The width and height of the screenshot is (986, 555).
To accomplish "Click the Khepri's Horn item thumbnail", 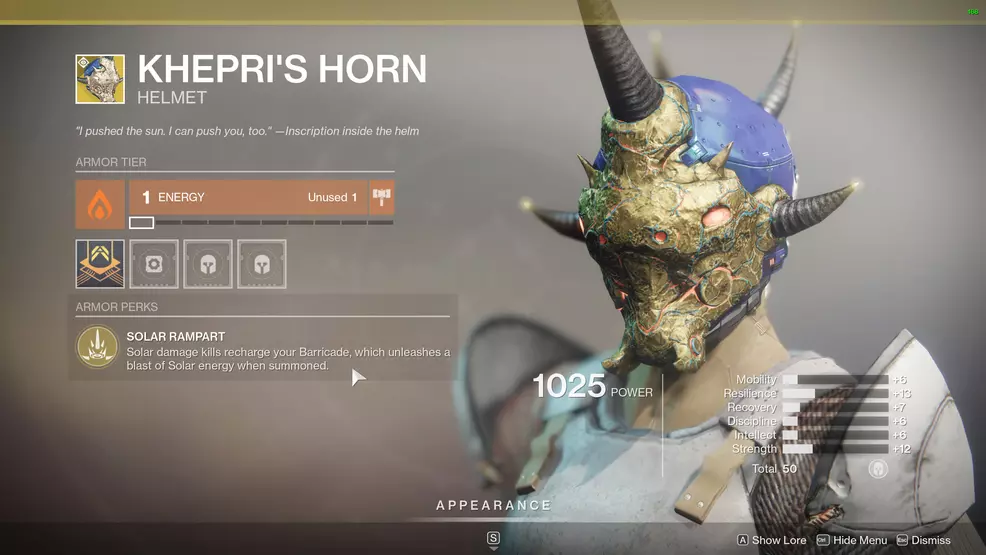I will point(100,79).
